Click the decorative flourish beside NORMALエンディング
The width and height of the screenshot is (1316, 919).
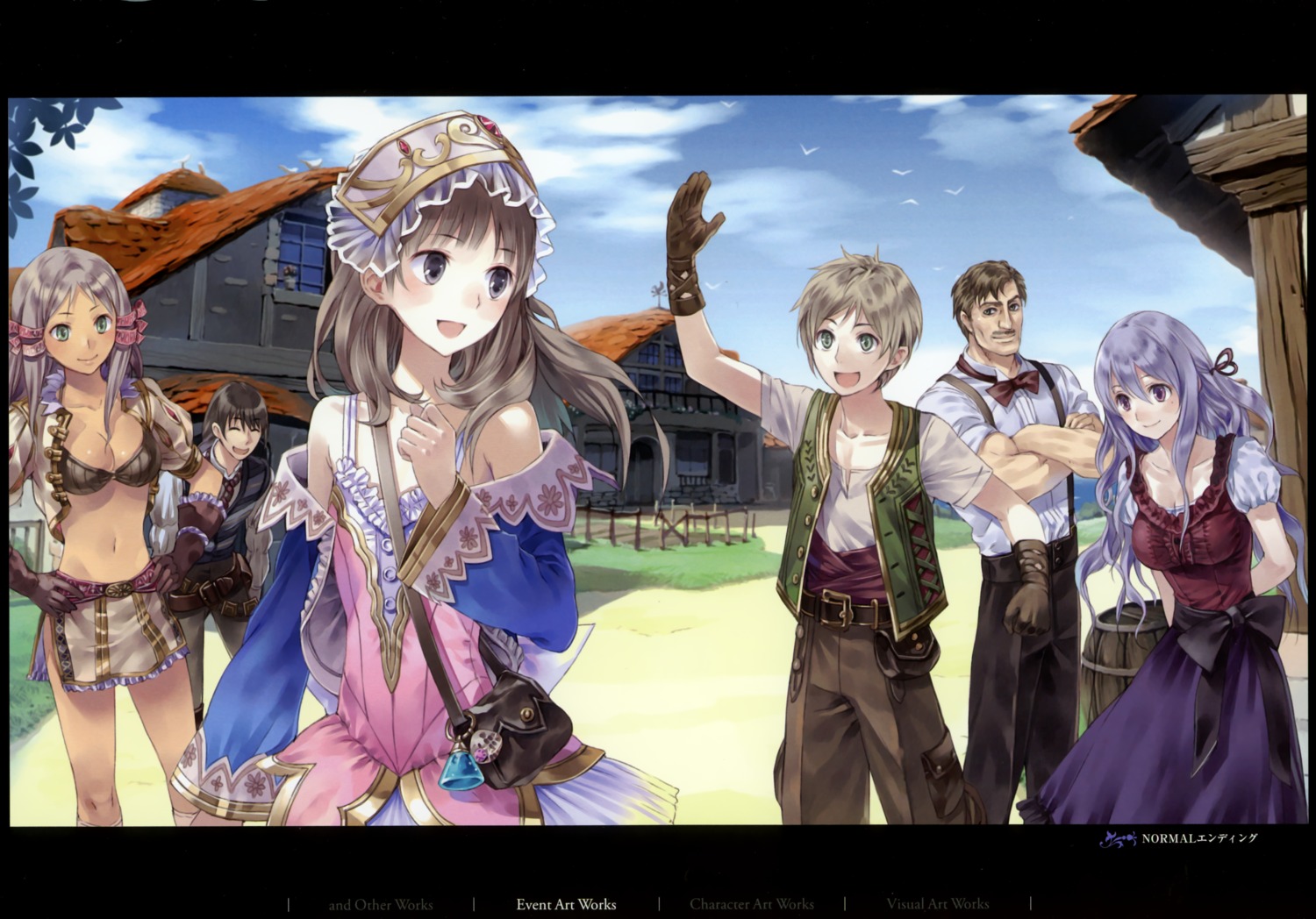coord(1120,838)
